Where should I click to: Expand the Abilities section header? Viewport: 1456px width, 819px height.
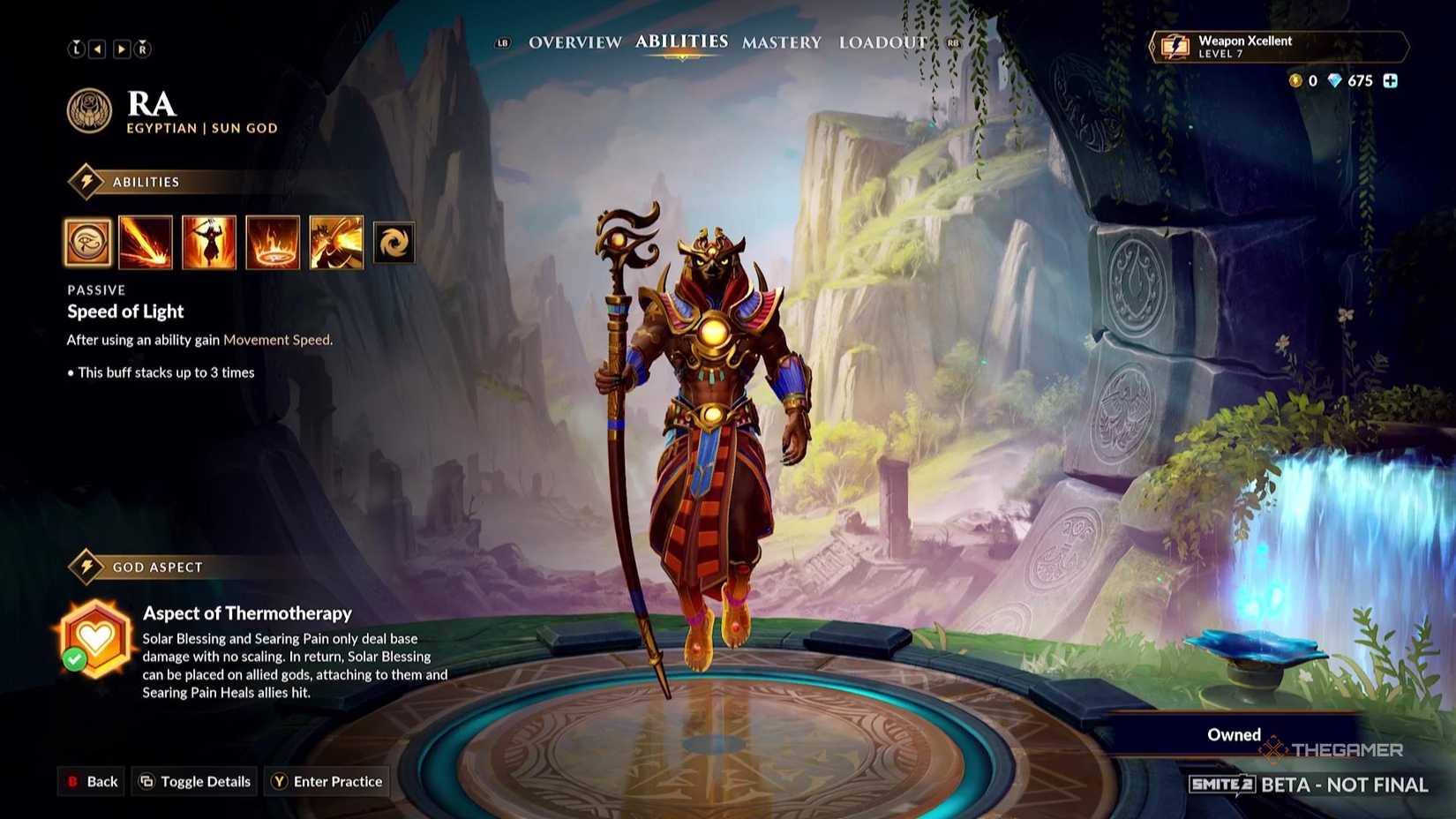click(146, 182)
